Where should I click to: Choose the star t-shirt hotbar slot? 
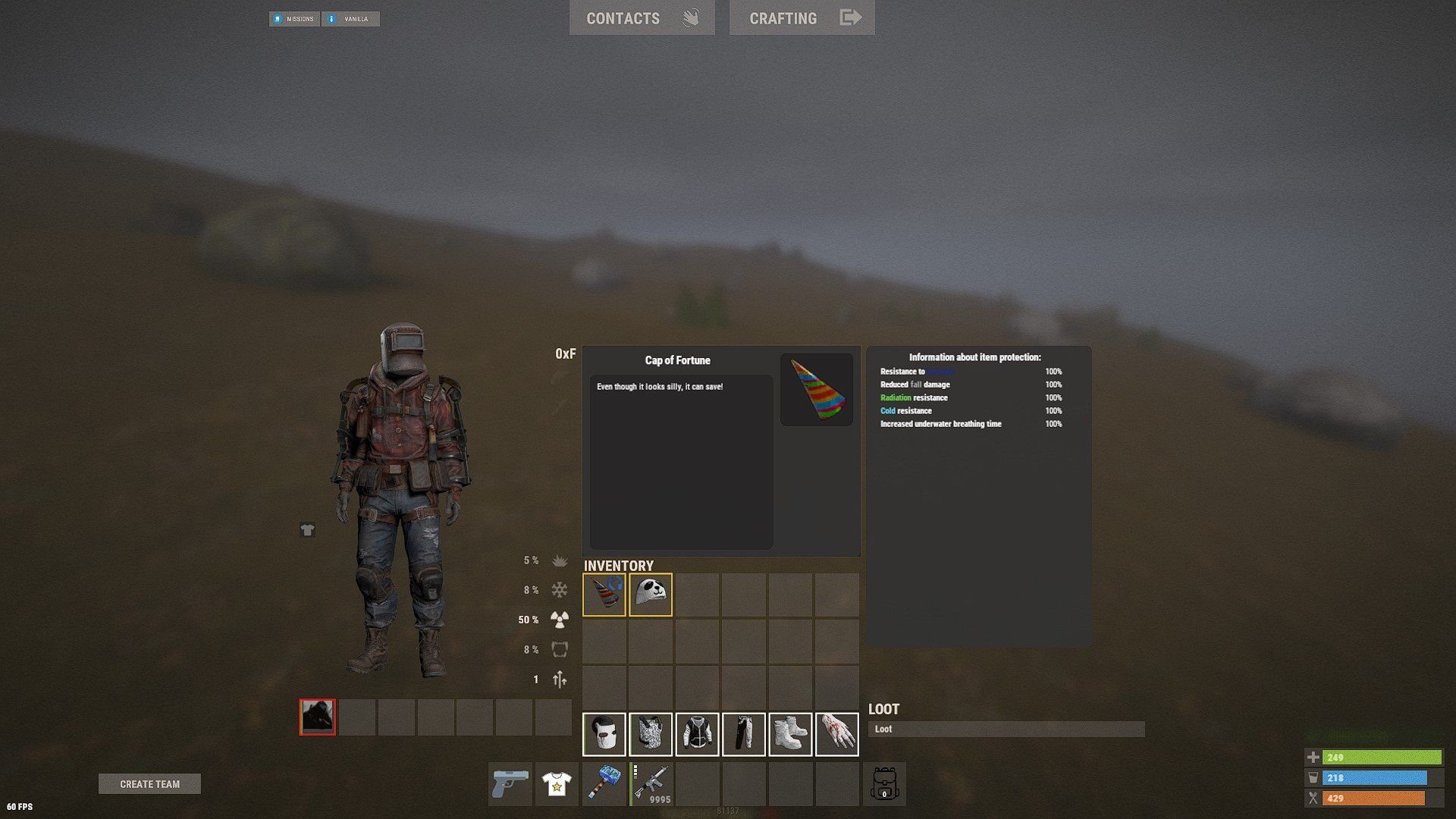point(557,784)
